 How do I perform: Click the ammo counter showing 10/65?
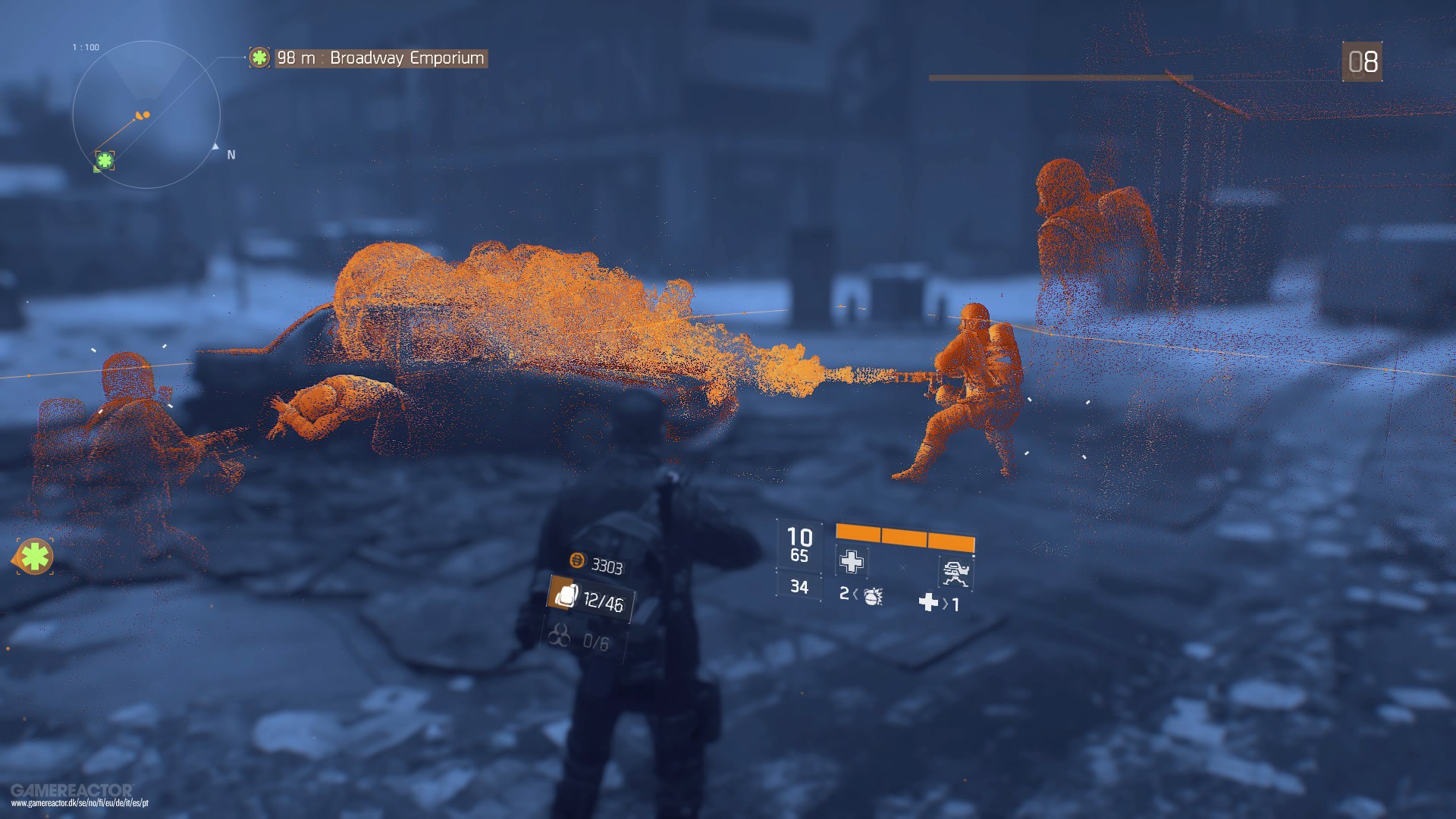click(x=799, y=543)
